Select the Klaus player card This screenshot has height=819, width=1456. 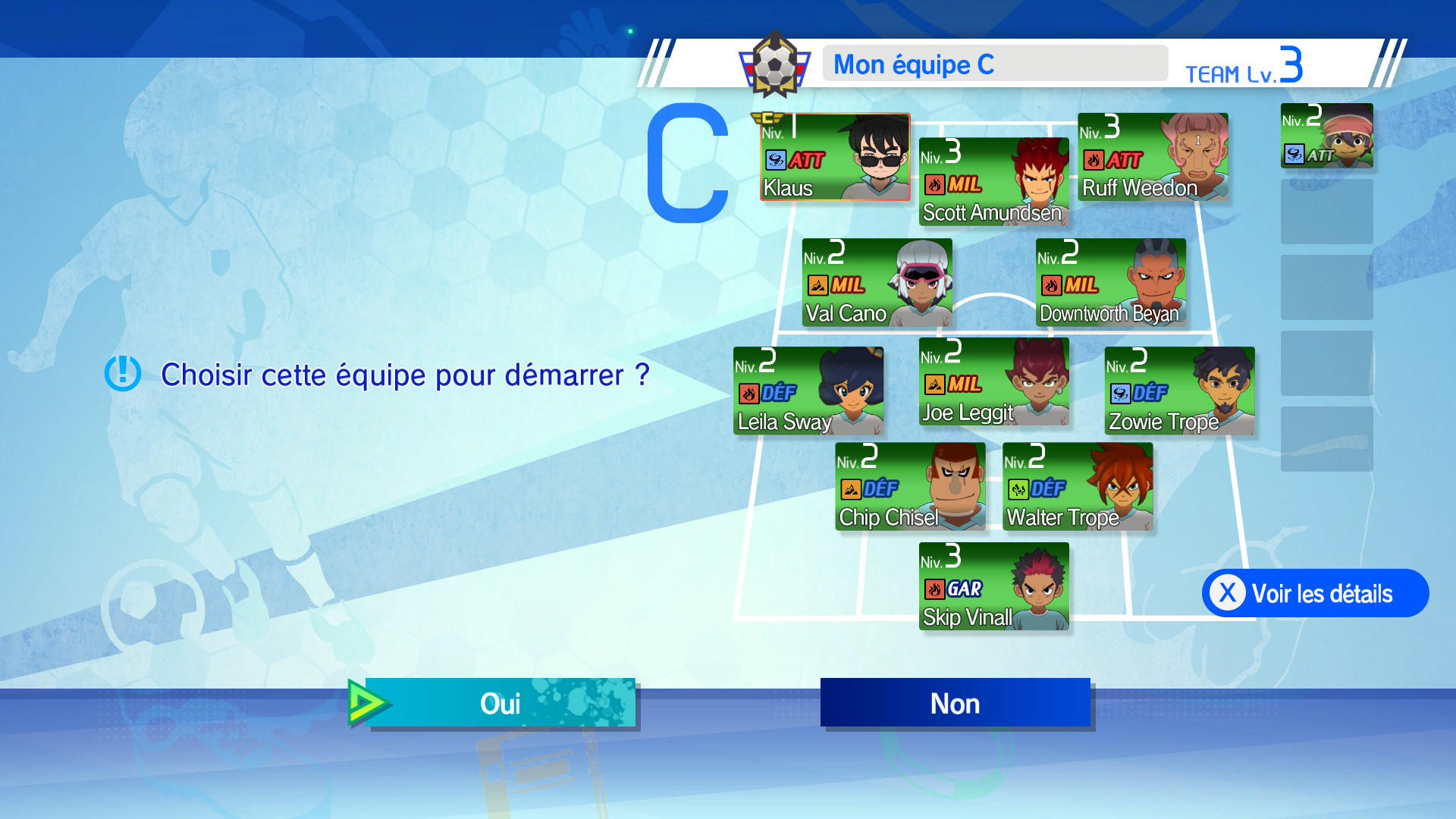pos(835,158)
